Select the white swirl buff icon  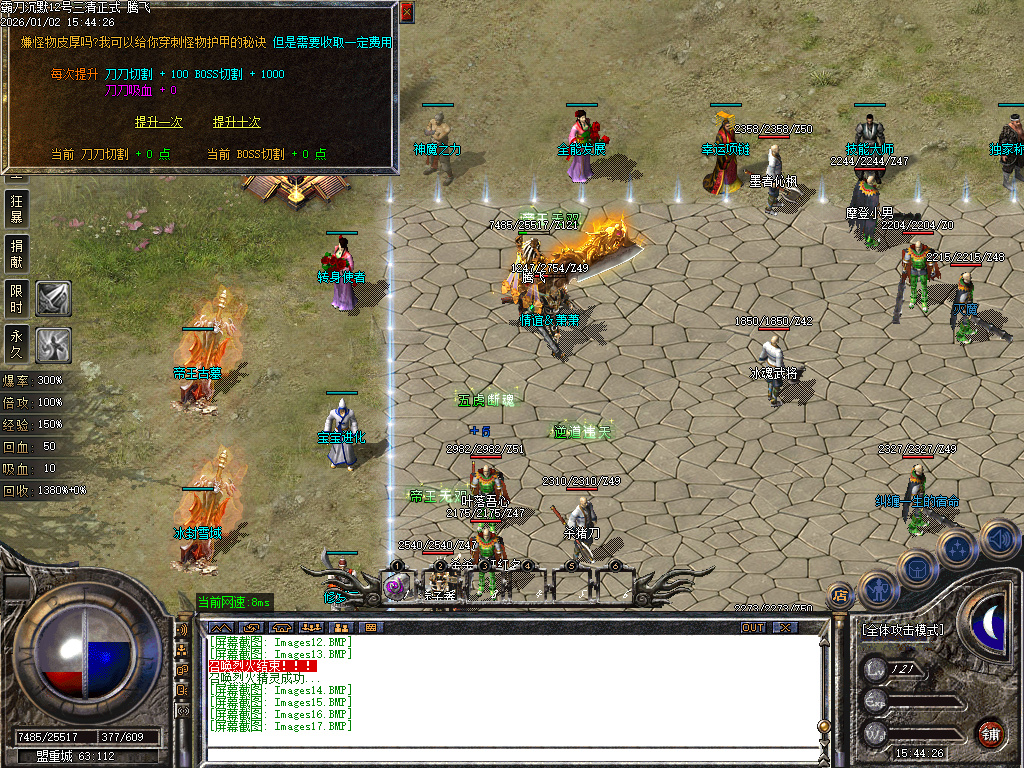pos(53,344)
